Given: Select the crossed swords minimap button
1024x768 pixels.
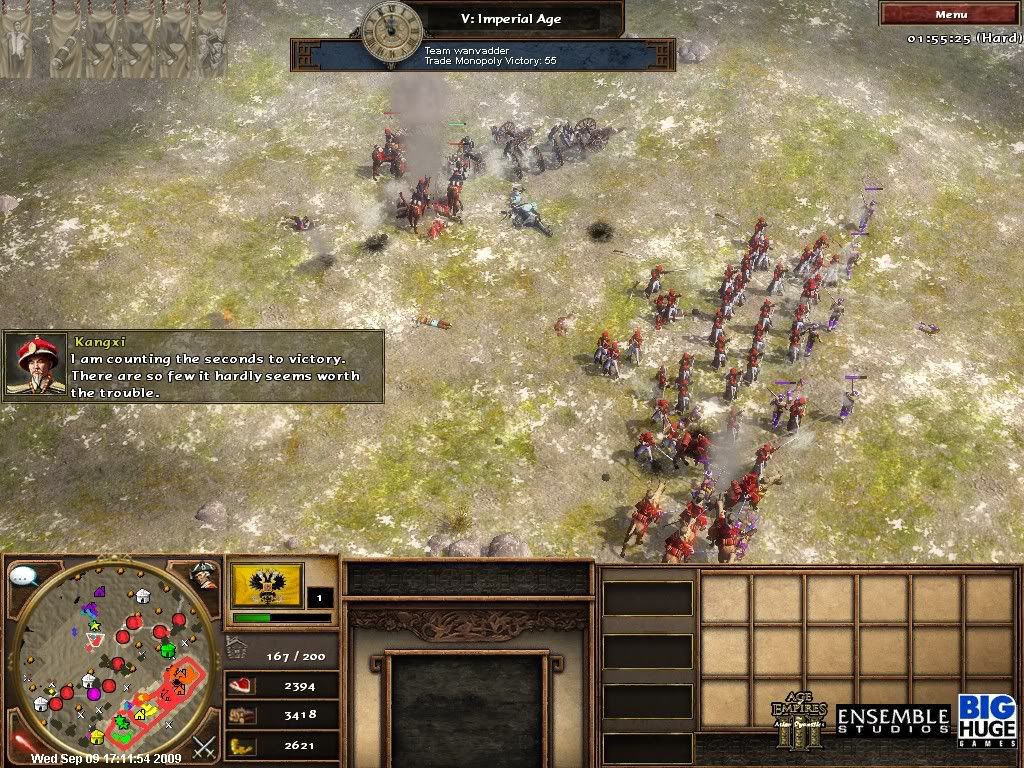Looking at the screenshot, I should coord(204,746).
